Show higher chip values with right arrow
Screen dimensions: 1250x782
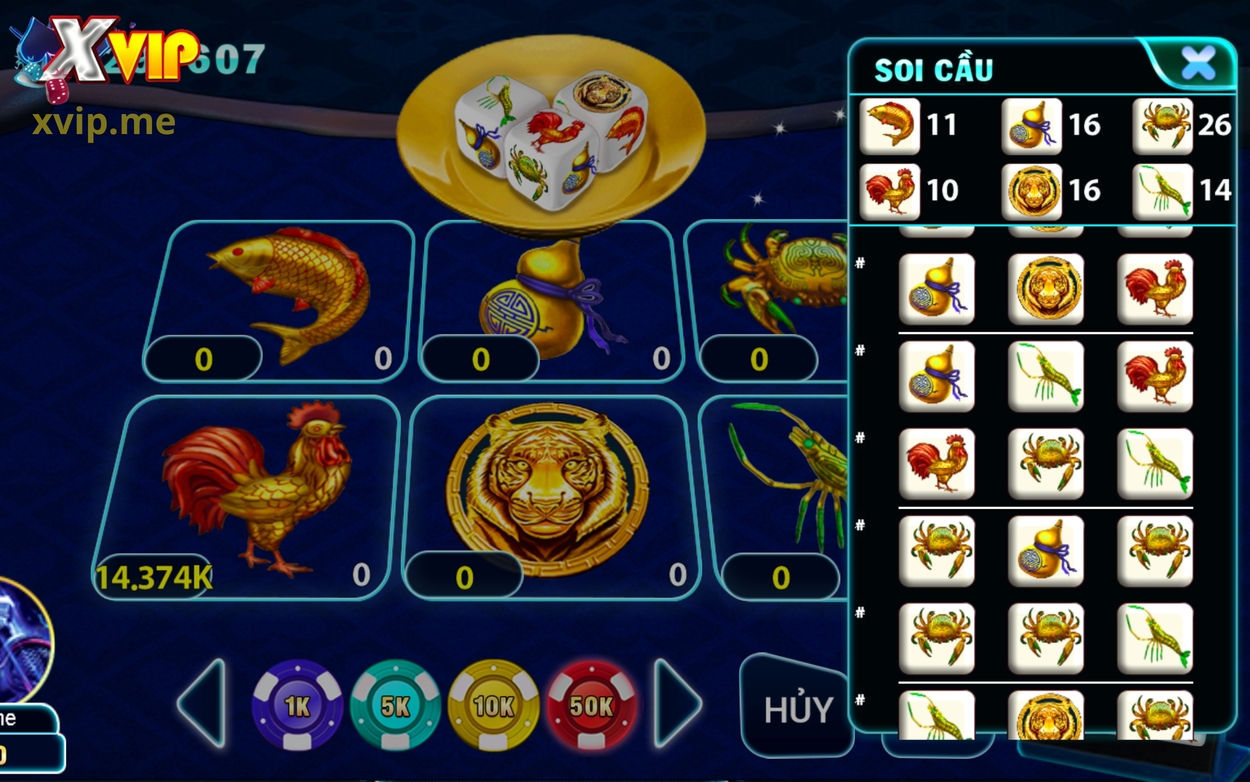click(678, 703)
